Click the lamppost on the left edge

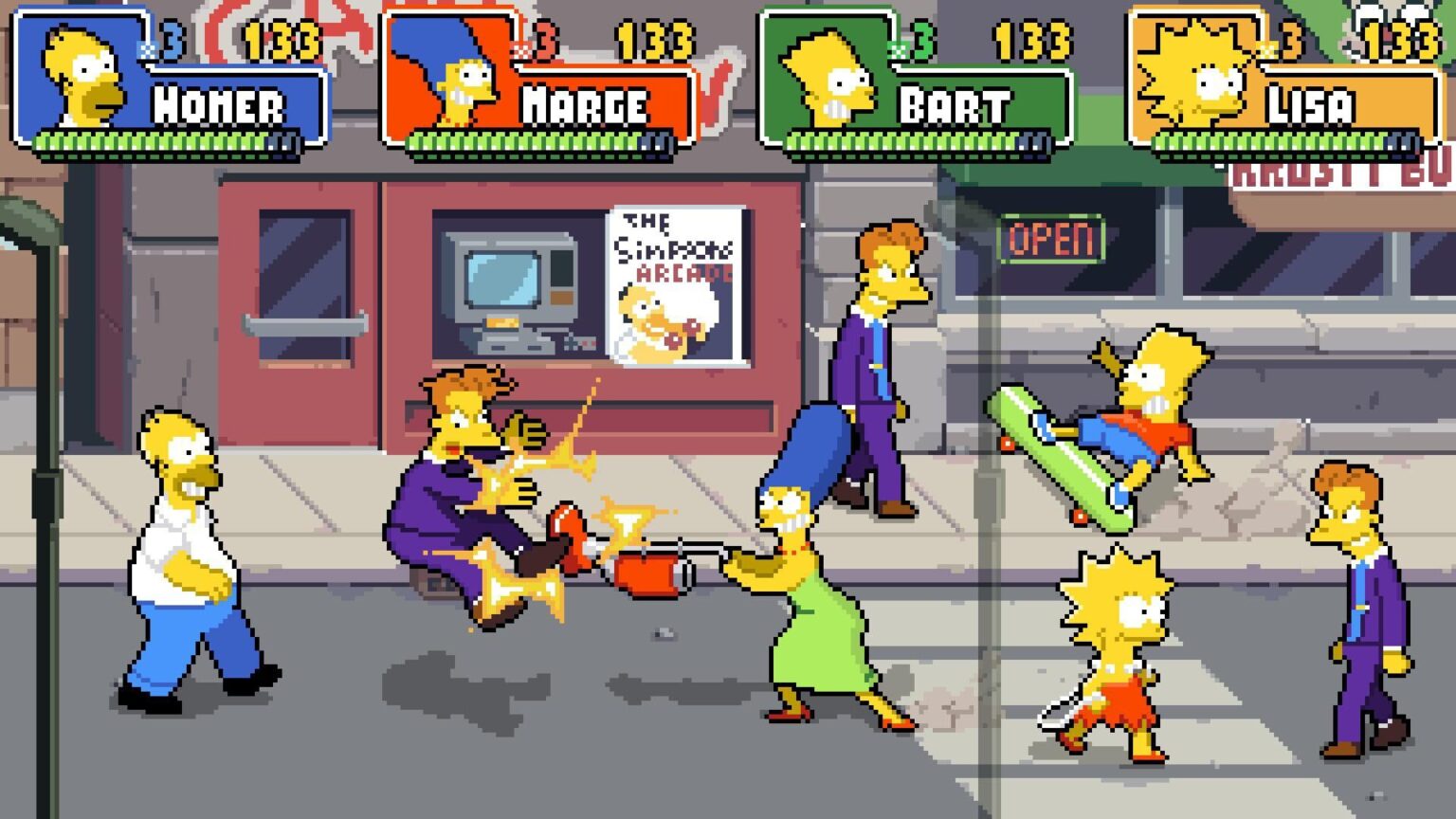click(x=43, y=427)
